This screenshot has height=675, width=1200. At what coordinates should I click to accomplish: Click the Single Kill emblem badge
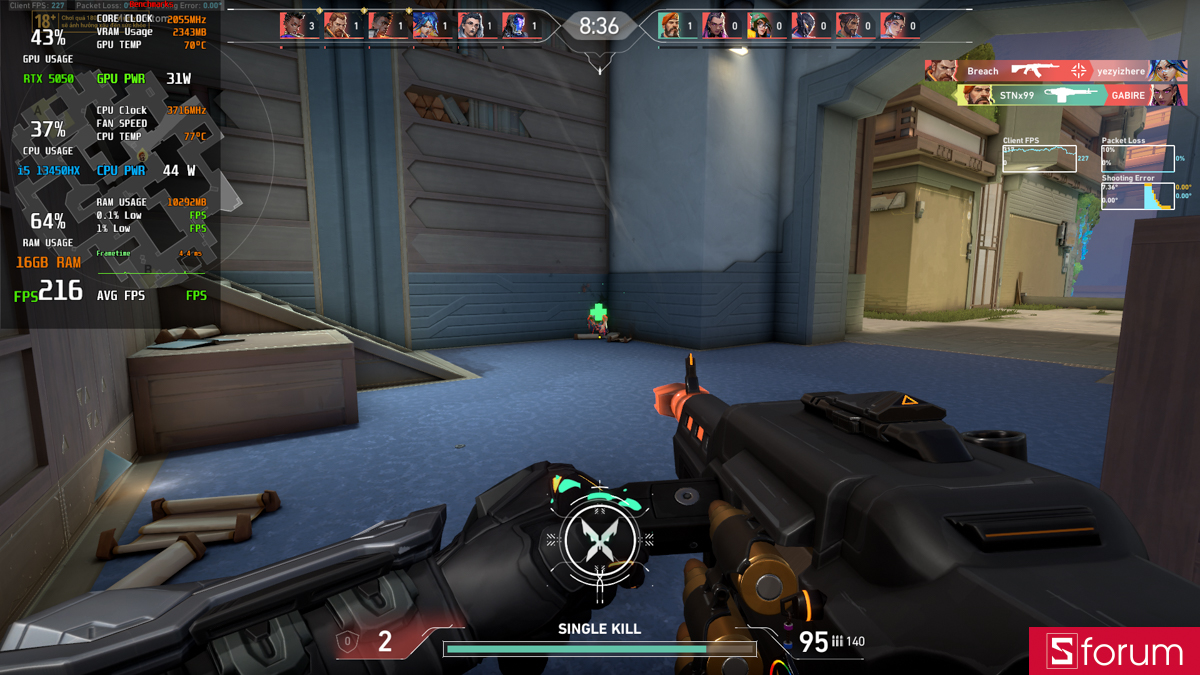click(x=598, y=540)
